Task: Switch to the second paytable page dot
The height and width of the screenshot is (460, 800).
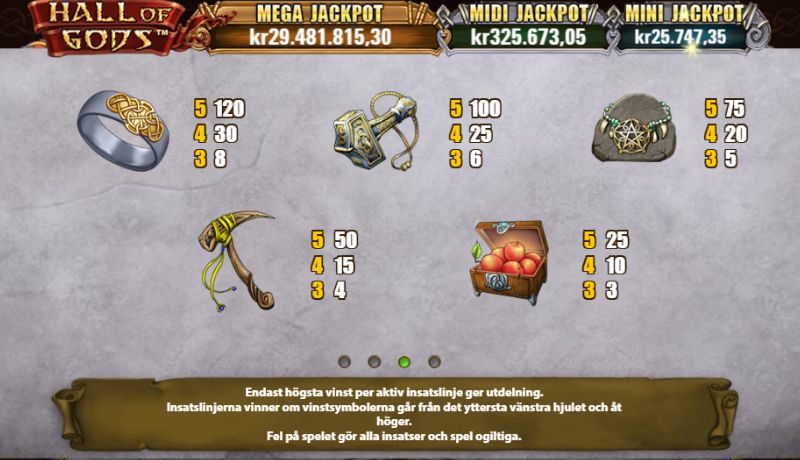Action: coord(374,361)
